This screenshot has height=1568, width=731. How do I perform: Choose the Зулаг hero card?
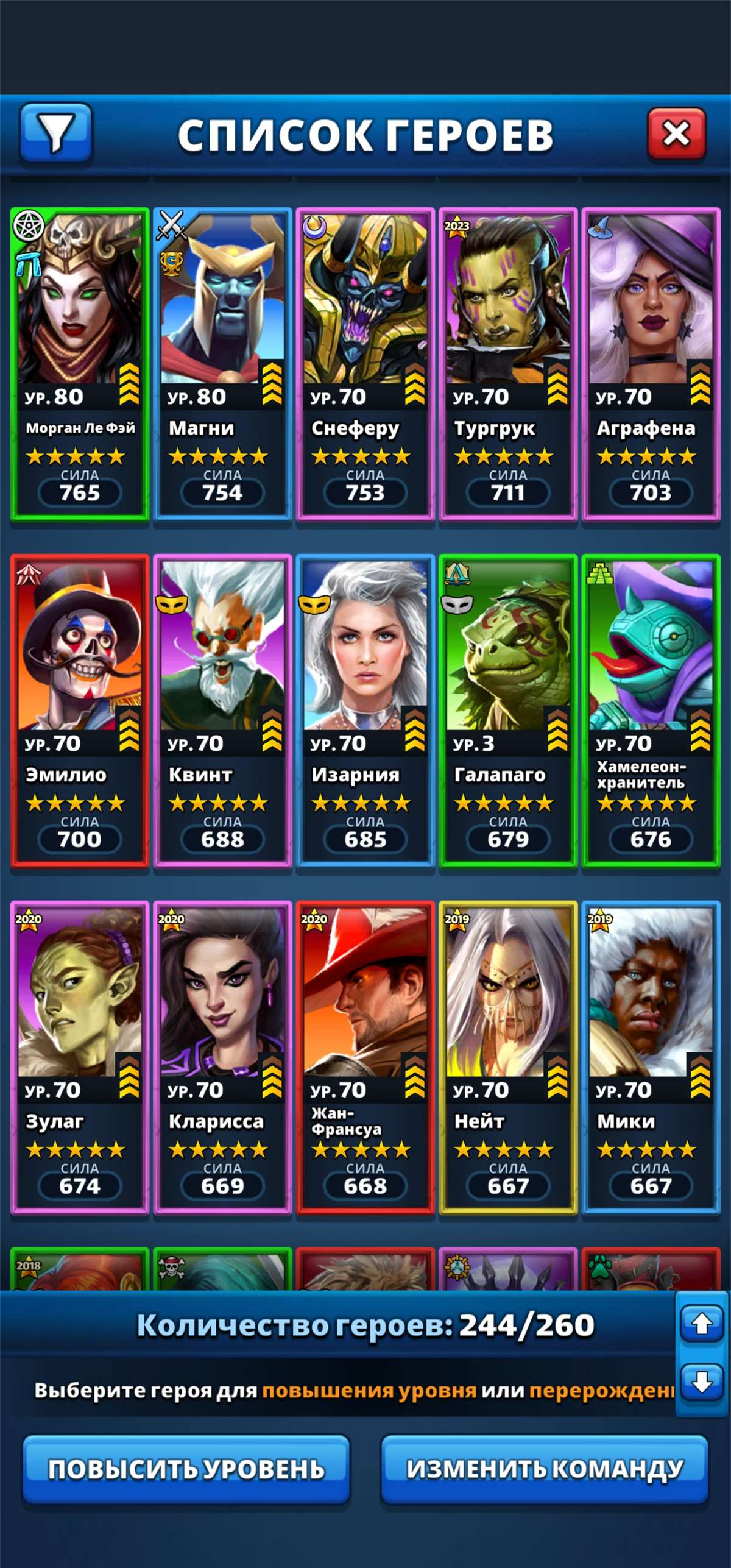pos(80,1057)
